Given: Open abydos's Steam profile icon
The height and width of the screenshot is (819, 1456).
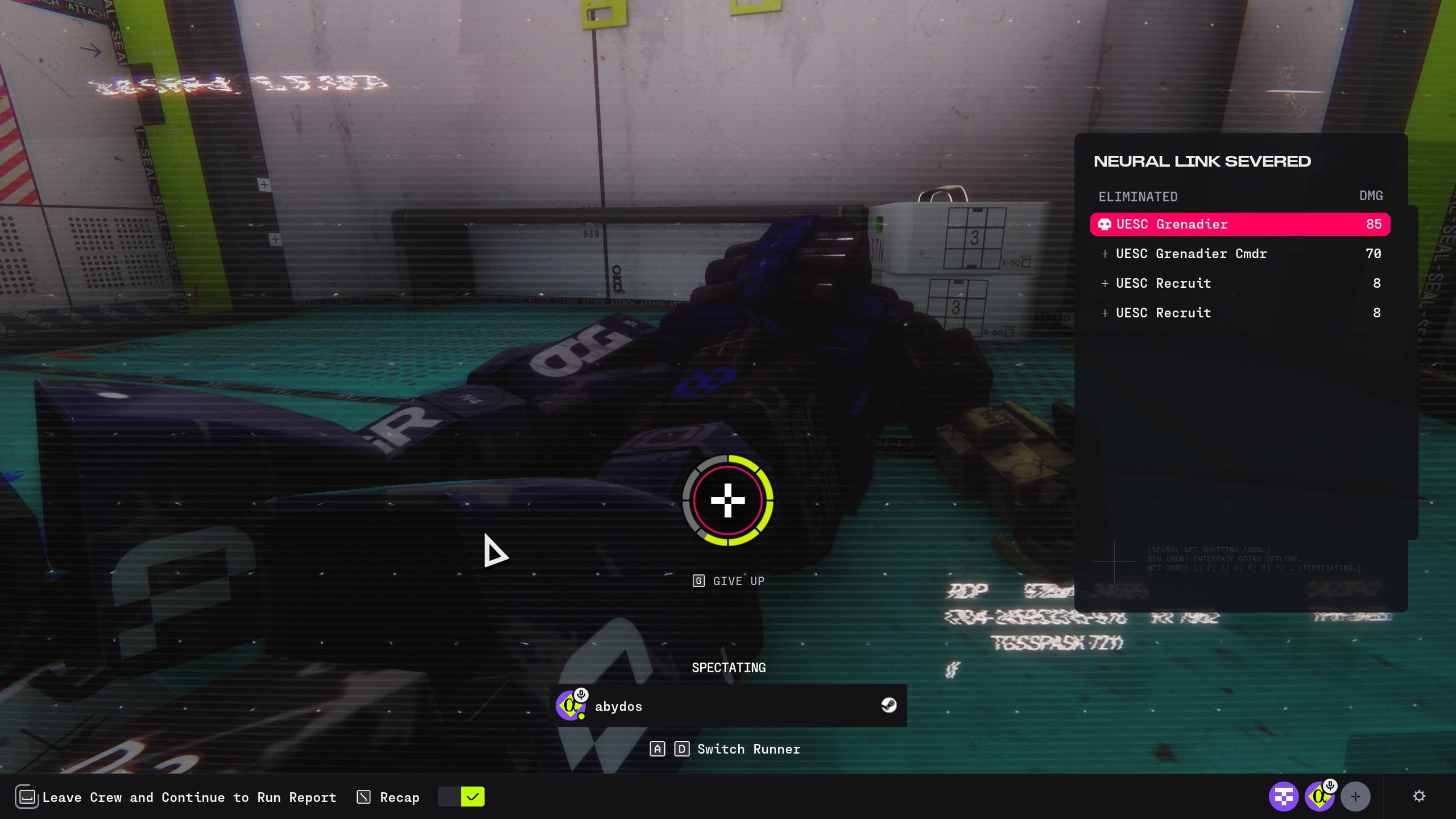Looking at the screenshot, I should pos(888,706).
